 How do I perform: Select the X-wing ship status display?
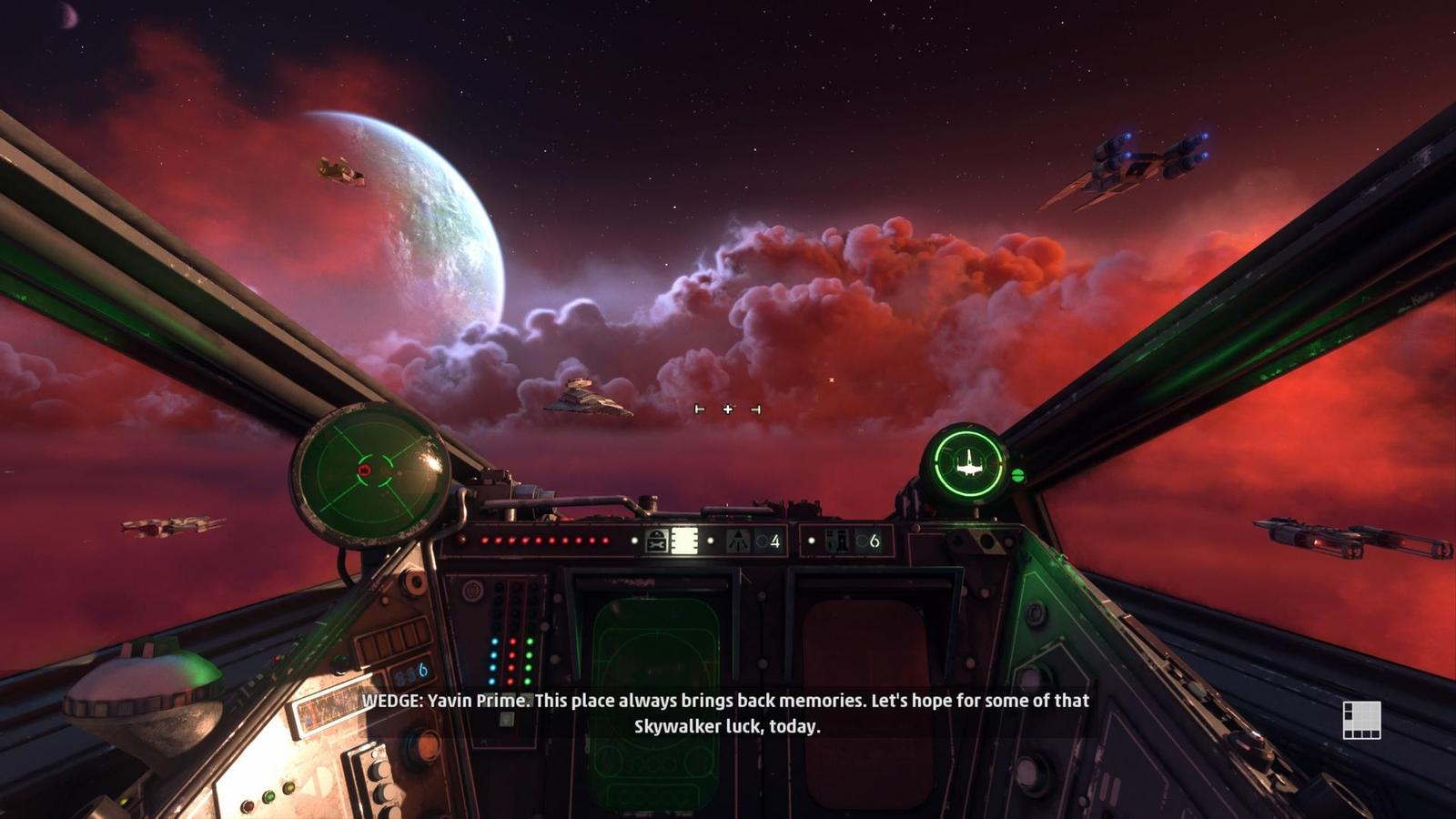click(968, 465)
